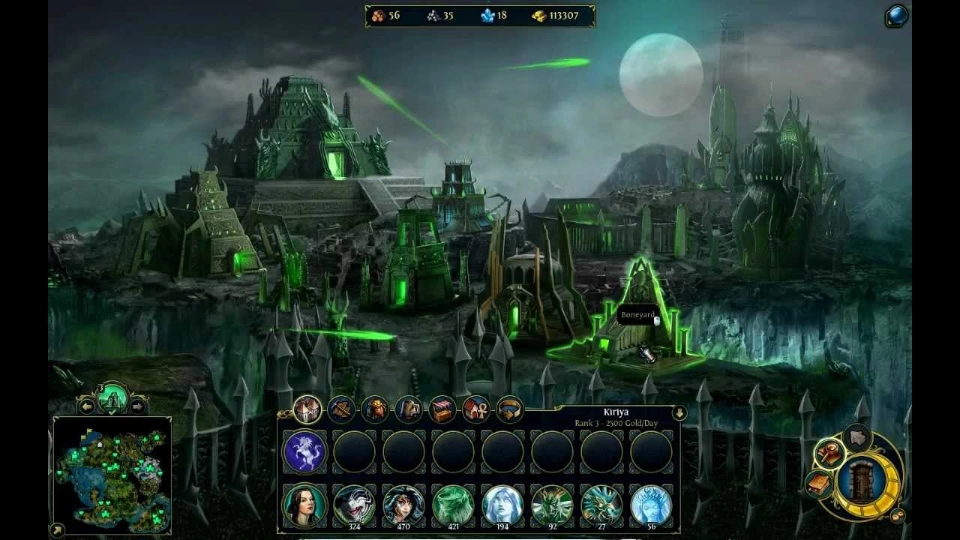960x540 pixels.
Task: Click the minimap of the island
Action: click(x=111, y=475)
